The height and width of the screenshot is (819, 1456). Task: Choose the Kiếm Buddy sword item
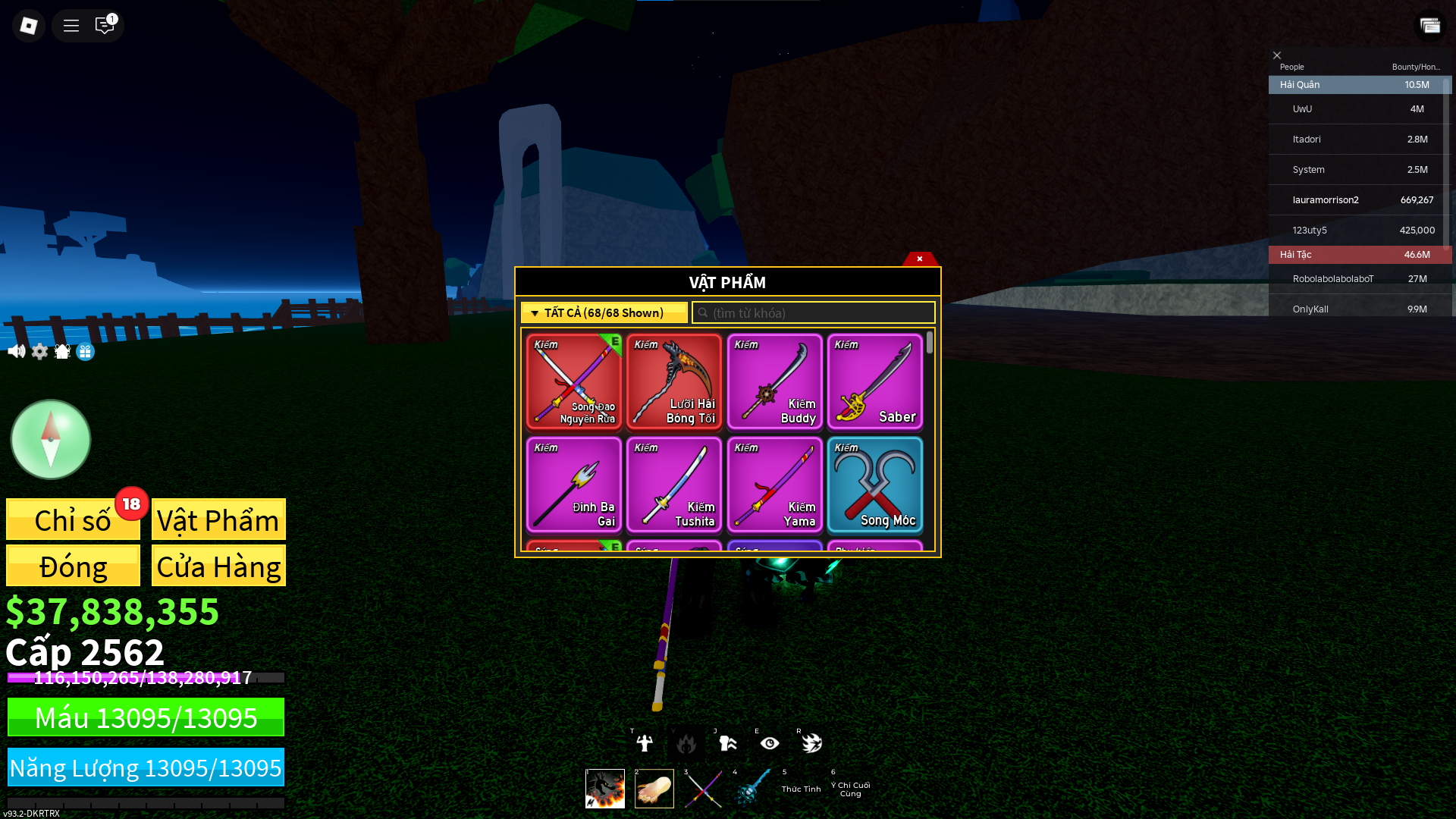pos(774,382)
